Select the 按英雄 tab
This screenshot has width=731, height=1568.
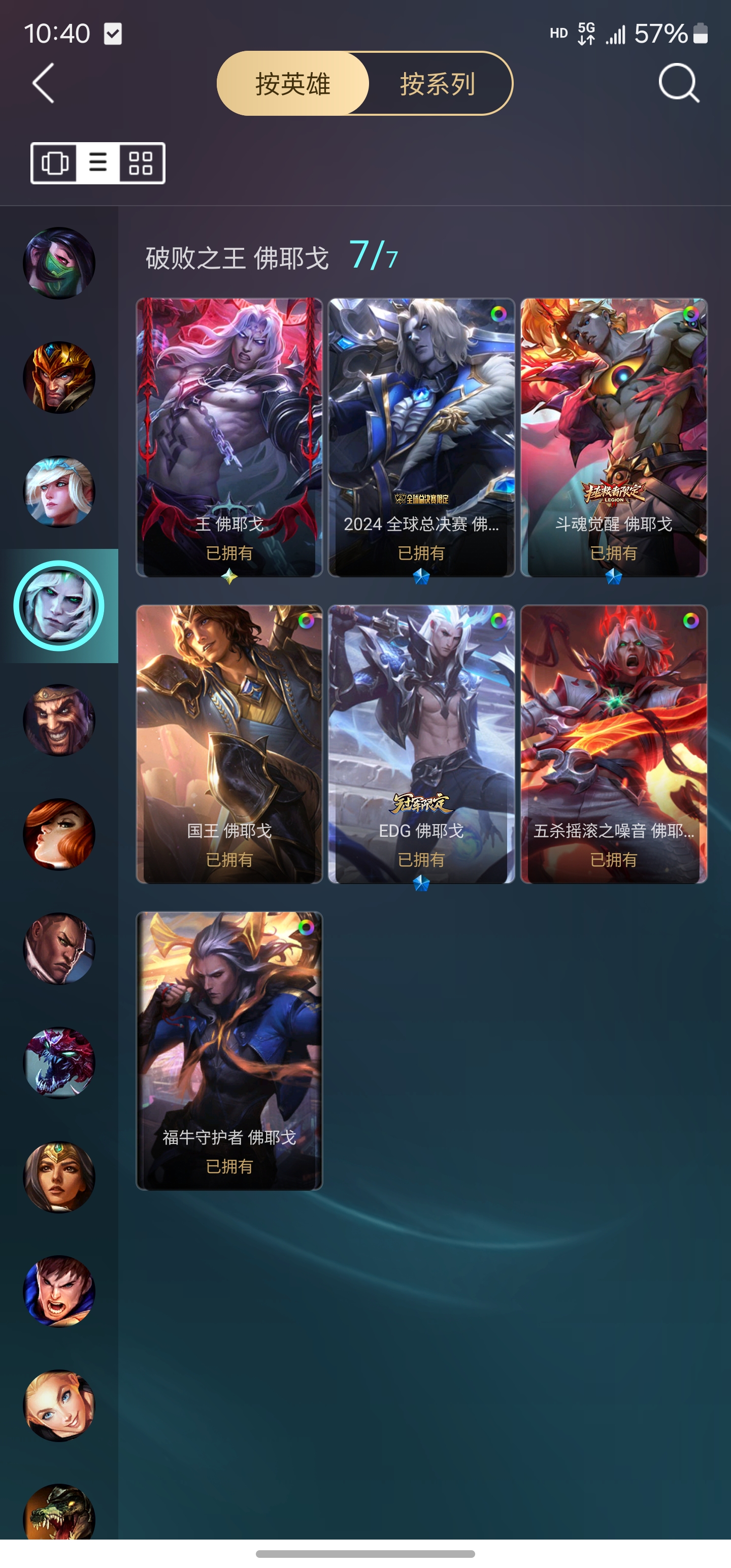click(x=293, y=84)
